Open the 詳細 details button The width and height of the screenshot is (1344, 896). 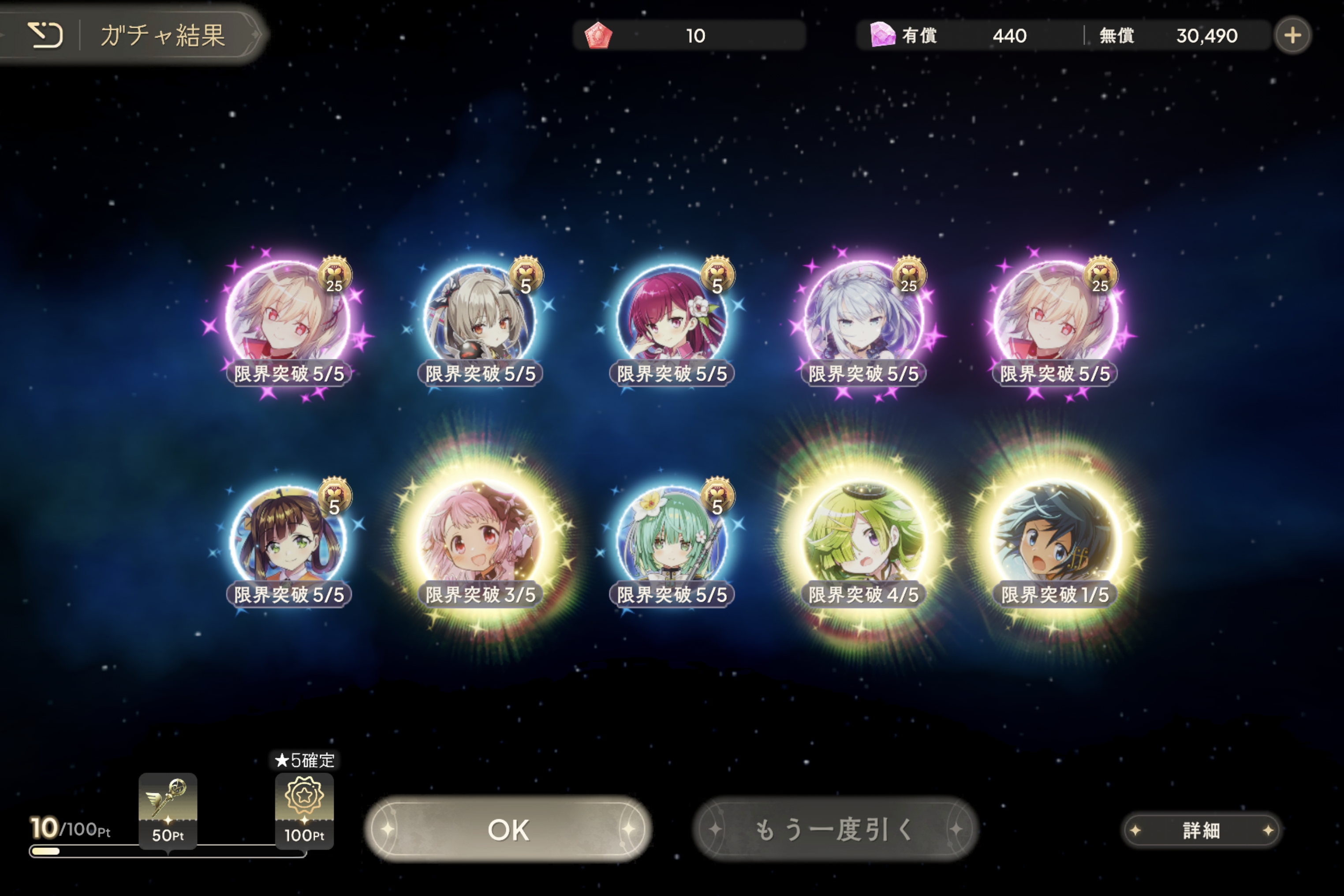pos(1201,830)
